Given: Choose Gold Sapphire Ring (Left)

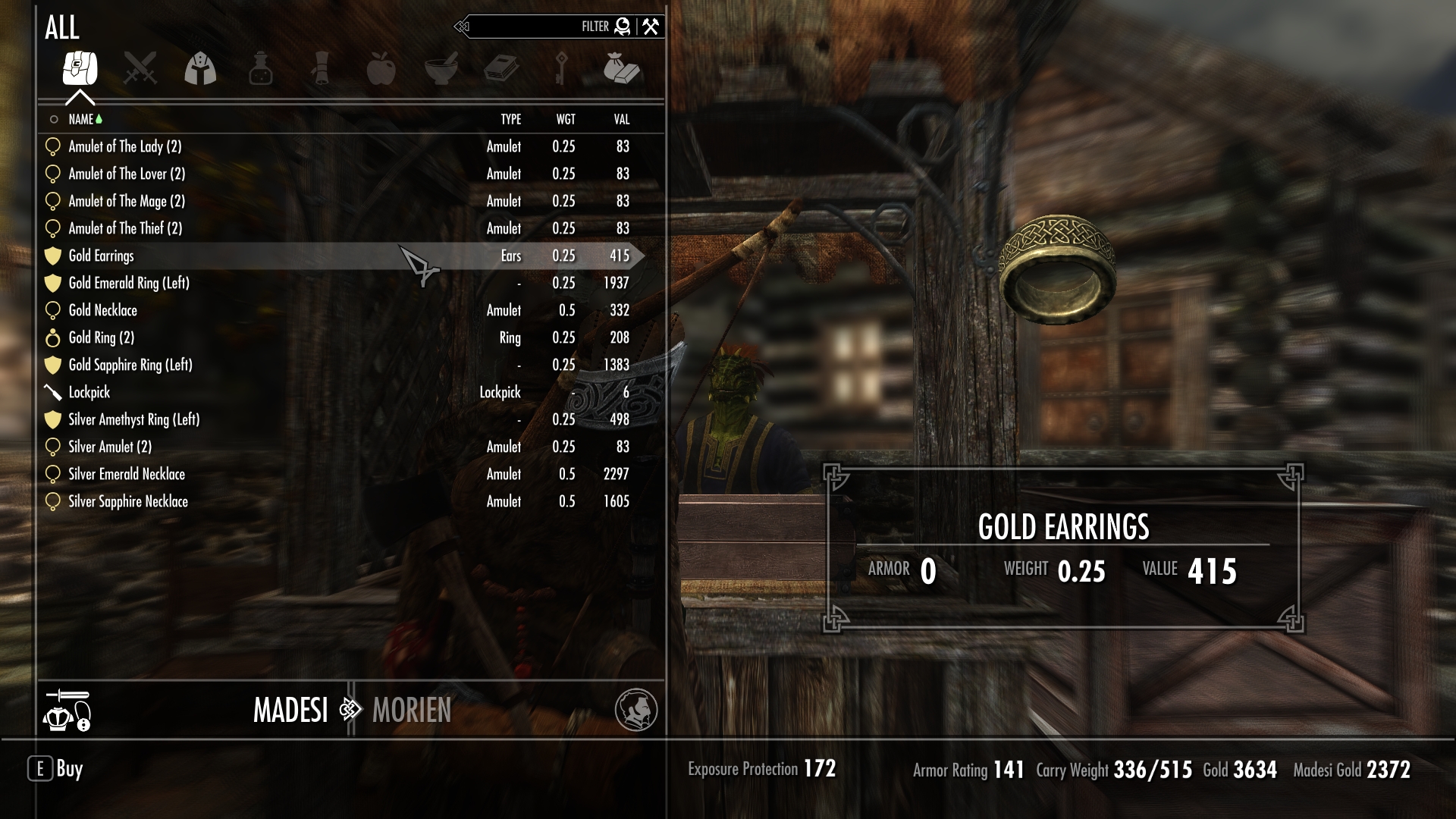Looking at the screenshot, I should click(x=130, y=366).
